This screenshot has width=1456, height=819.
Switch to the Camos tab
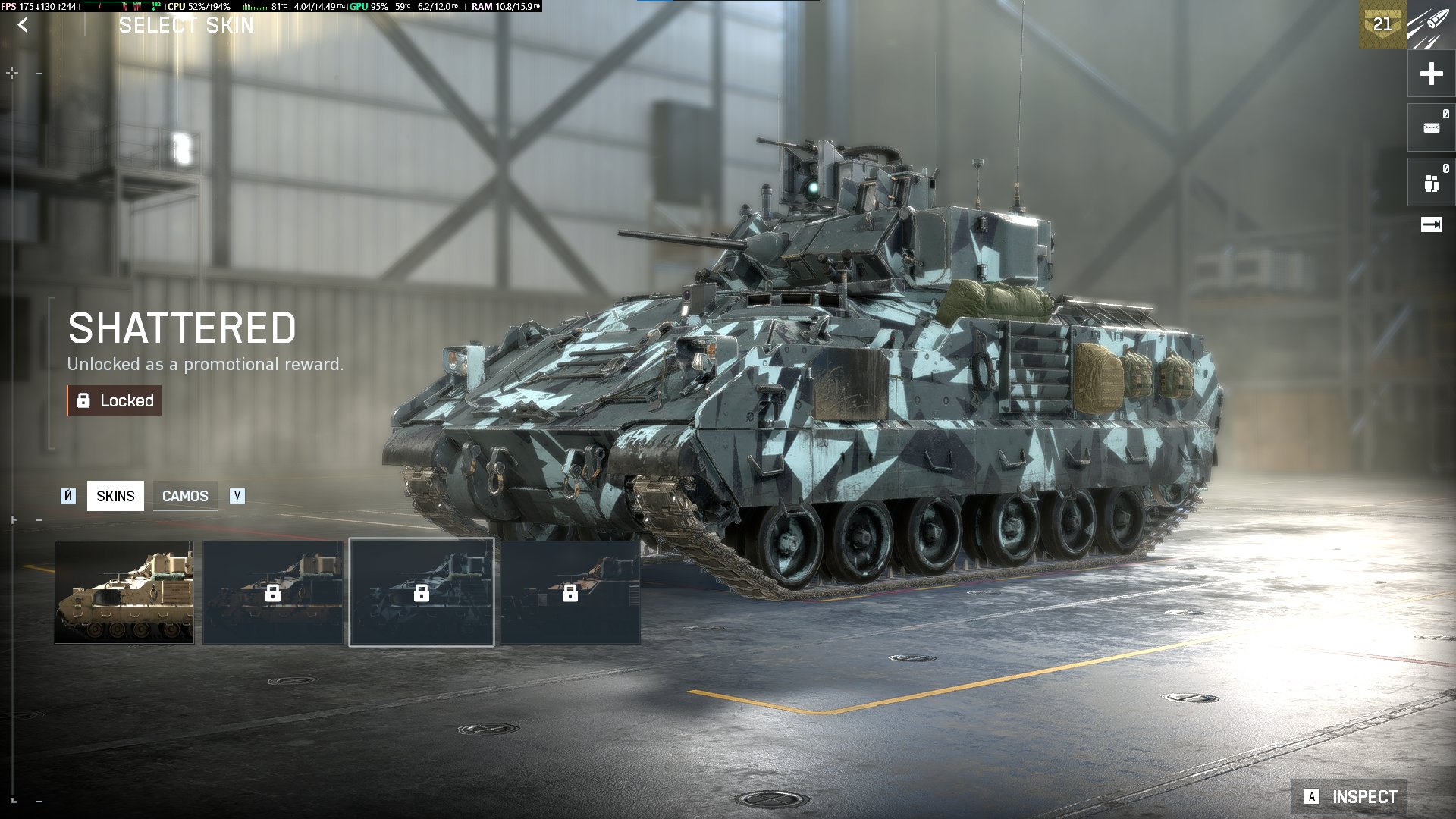(x=185, y=496)
